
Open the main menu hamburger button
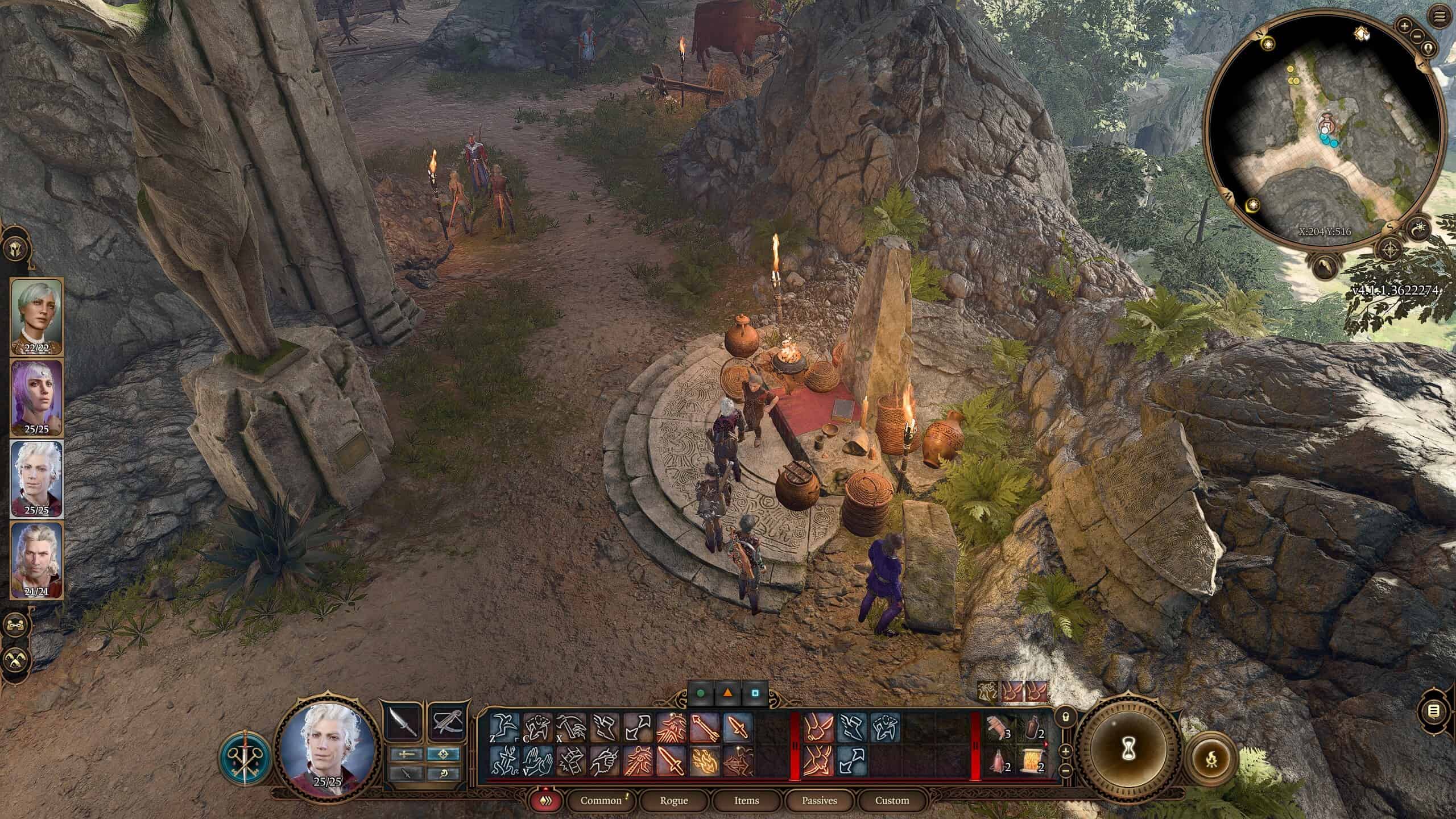pyautogui.click(x=1440, y=18)
